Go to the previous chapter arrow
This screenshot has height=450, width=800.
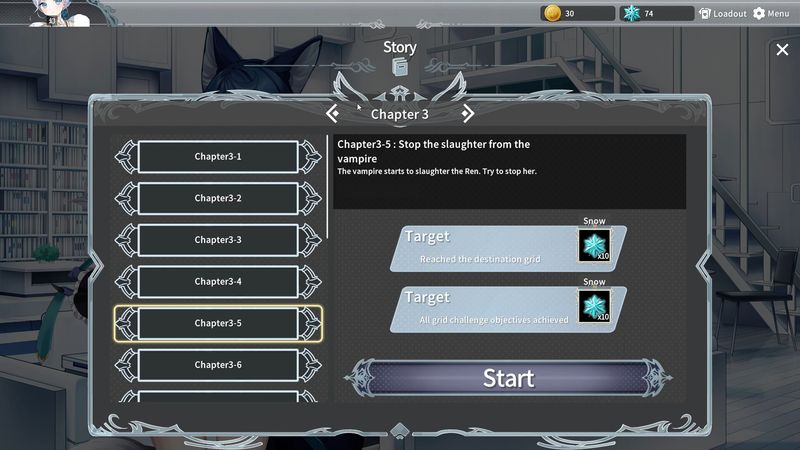pyautogui.click(x=333, y=114)
